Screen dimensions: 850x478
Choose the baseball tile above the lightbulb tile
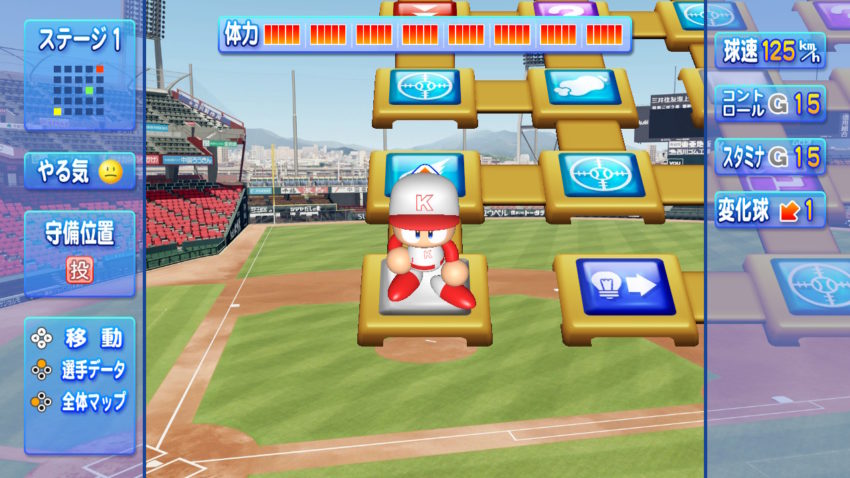(x=601, y=174)
